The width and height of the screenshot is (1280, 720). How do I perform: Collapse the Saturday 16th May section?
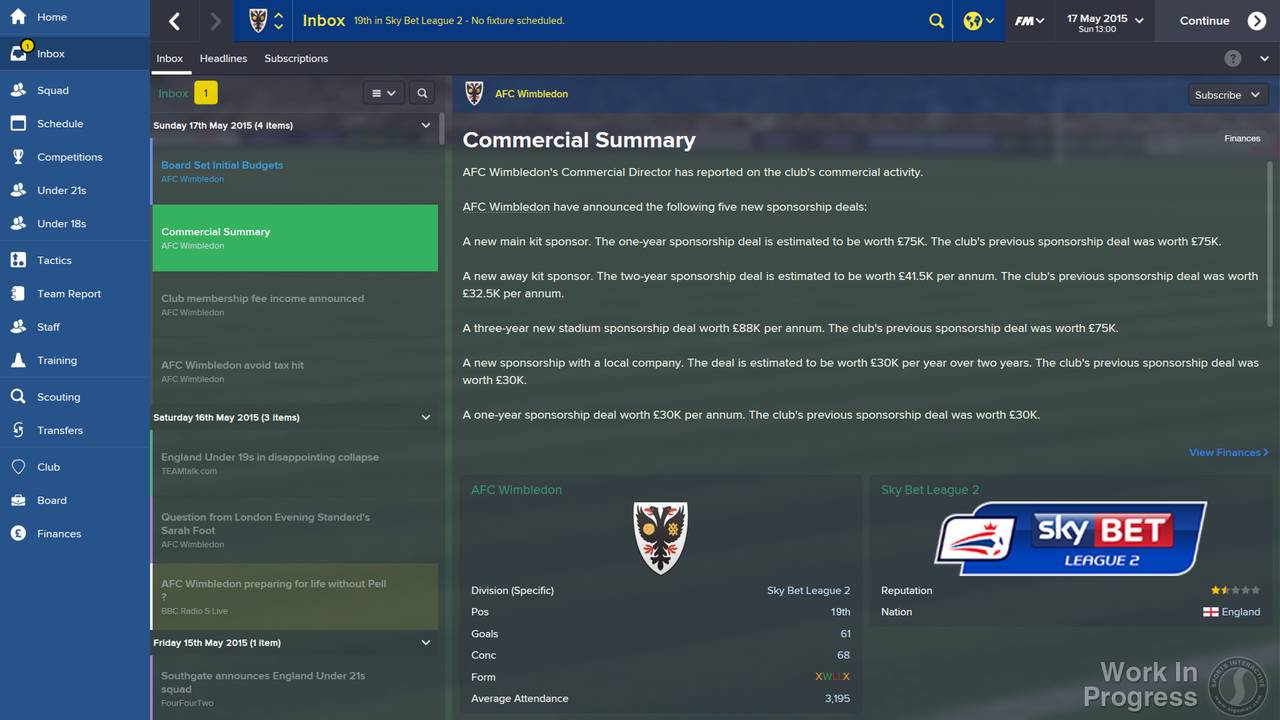[x=425, y=417]
